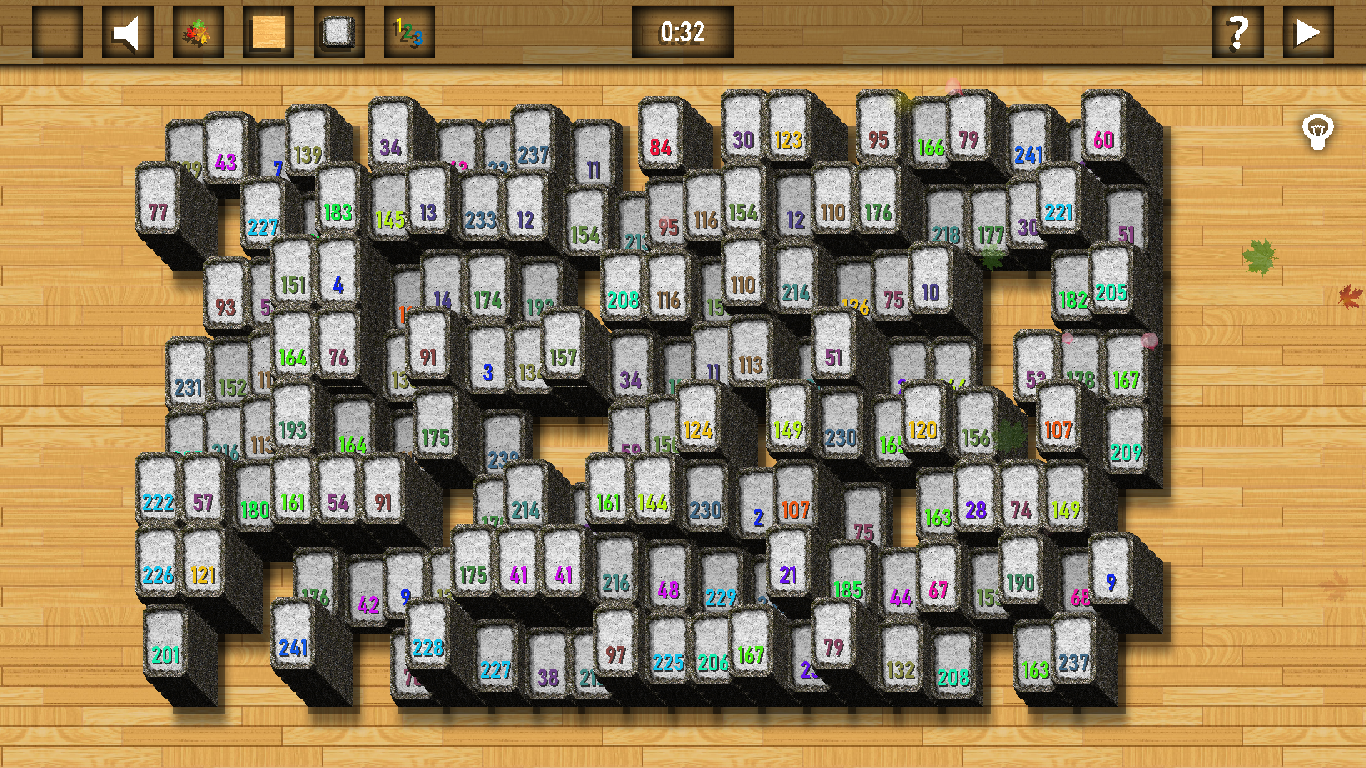The height and width of the screenshot is (768, 1366).
Task: Start a new game with the play arrow
Action: (x=1308, y=31)
